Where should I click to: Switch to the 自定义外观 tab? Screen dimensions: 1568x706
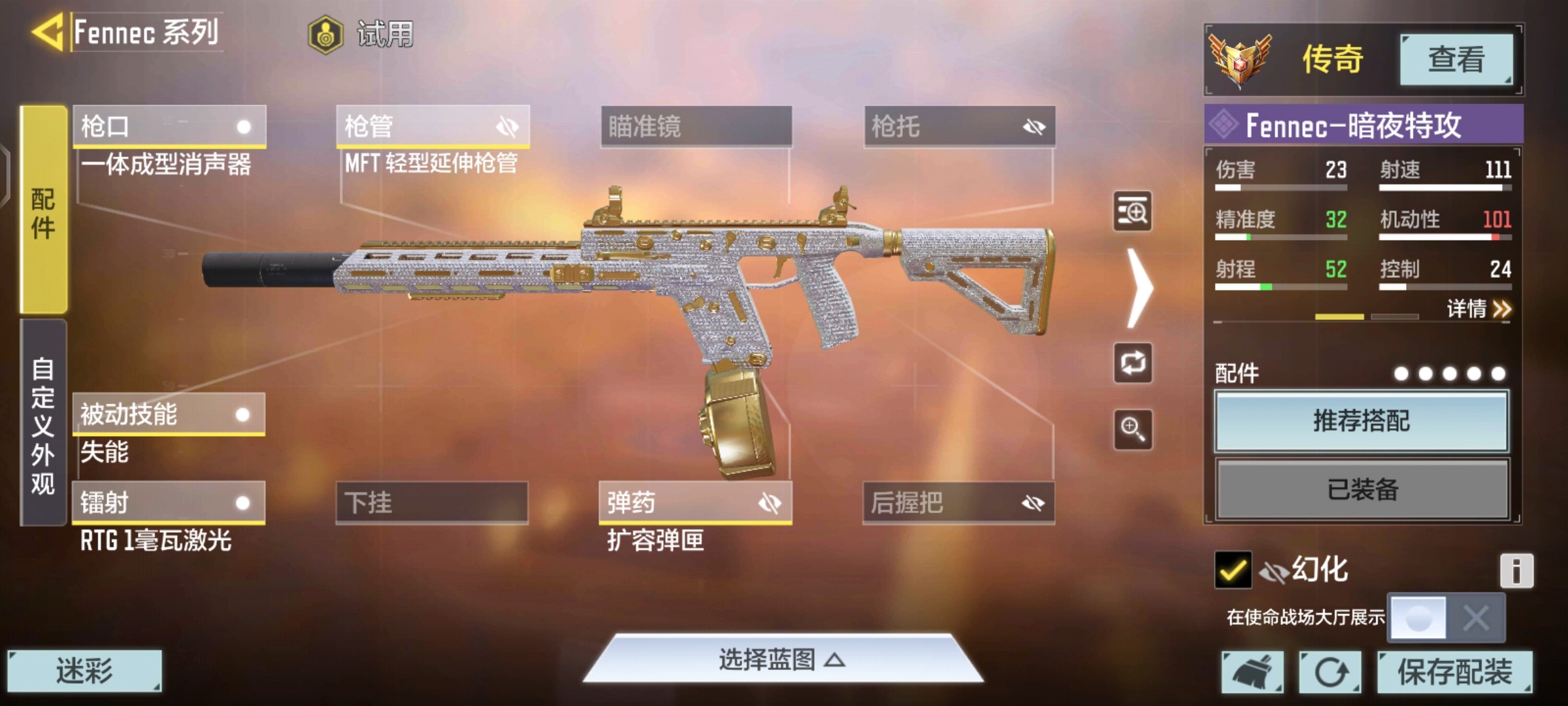click(x=43, y=424)
